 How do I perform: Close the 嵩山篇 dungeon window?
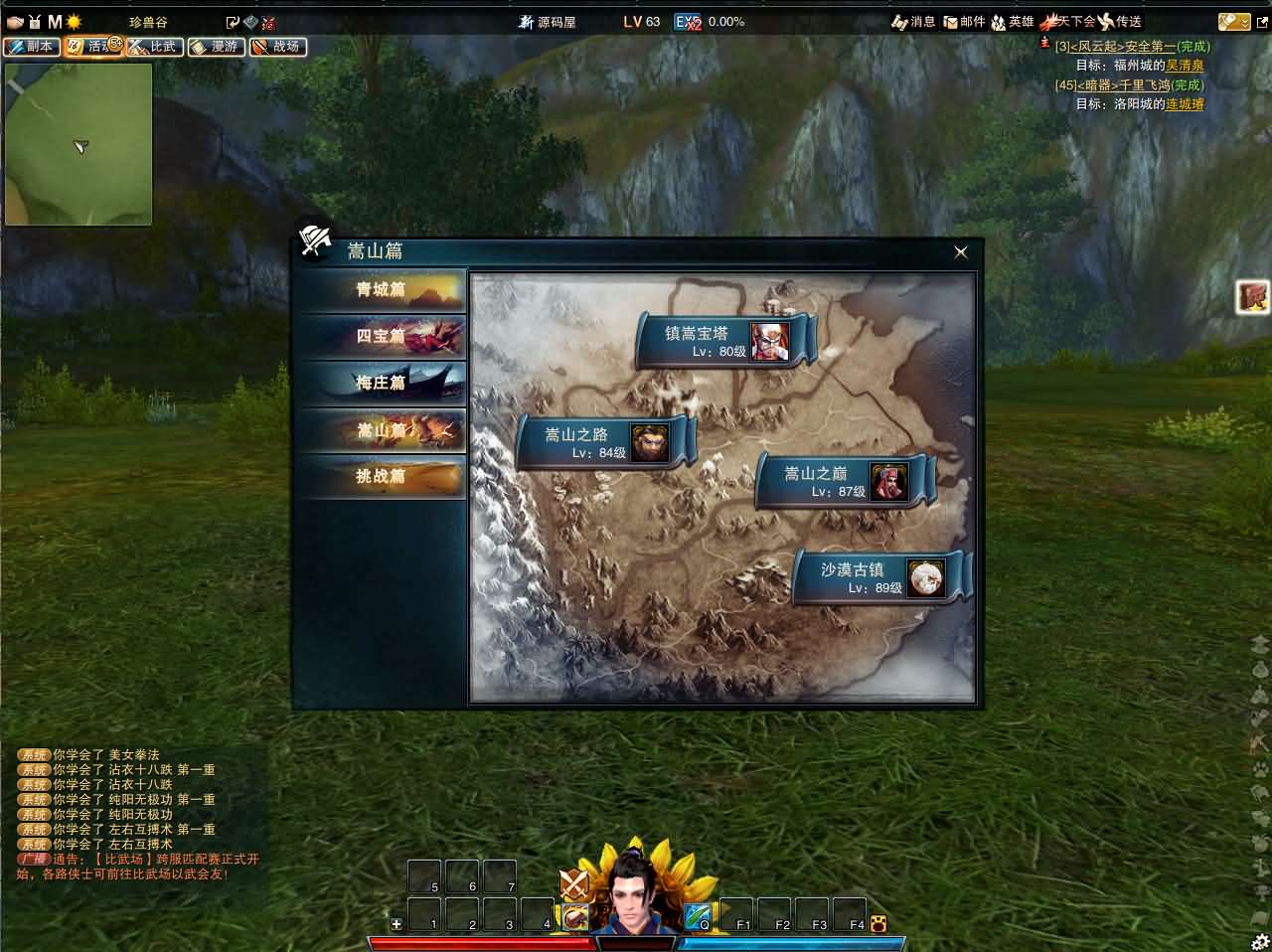(960, 252)
